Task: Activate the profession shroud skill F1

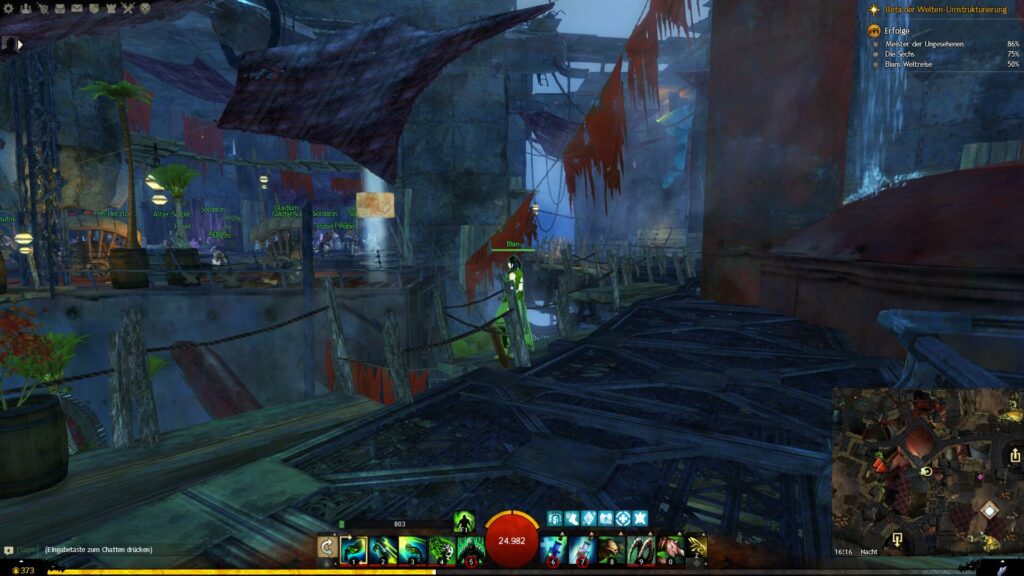Action: pos(464,521)
